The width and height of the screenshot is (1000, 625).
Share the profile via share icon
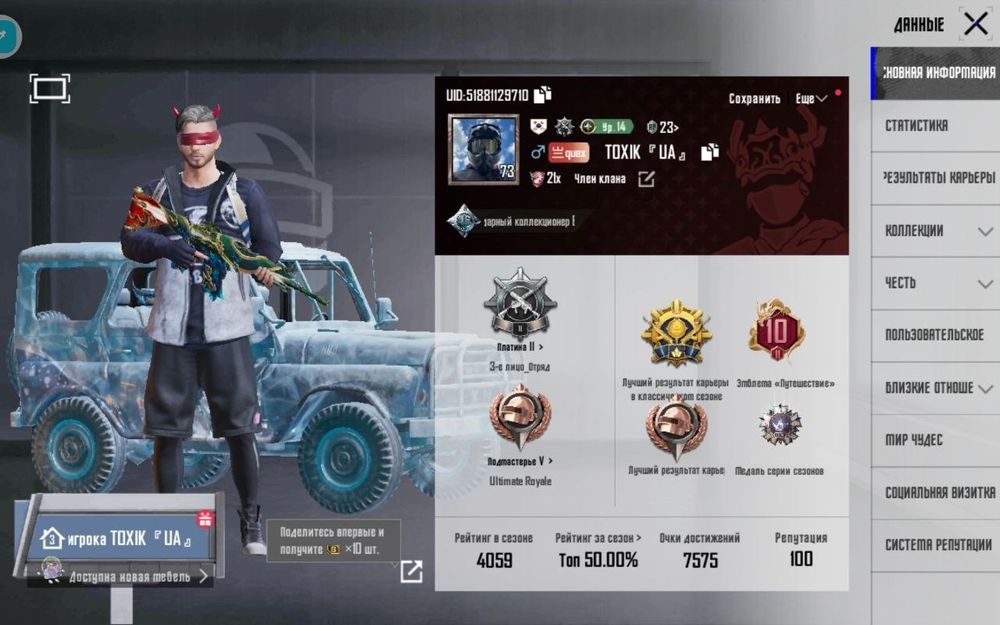[411, 571]
